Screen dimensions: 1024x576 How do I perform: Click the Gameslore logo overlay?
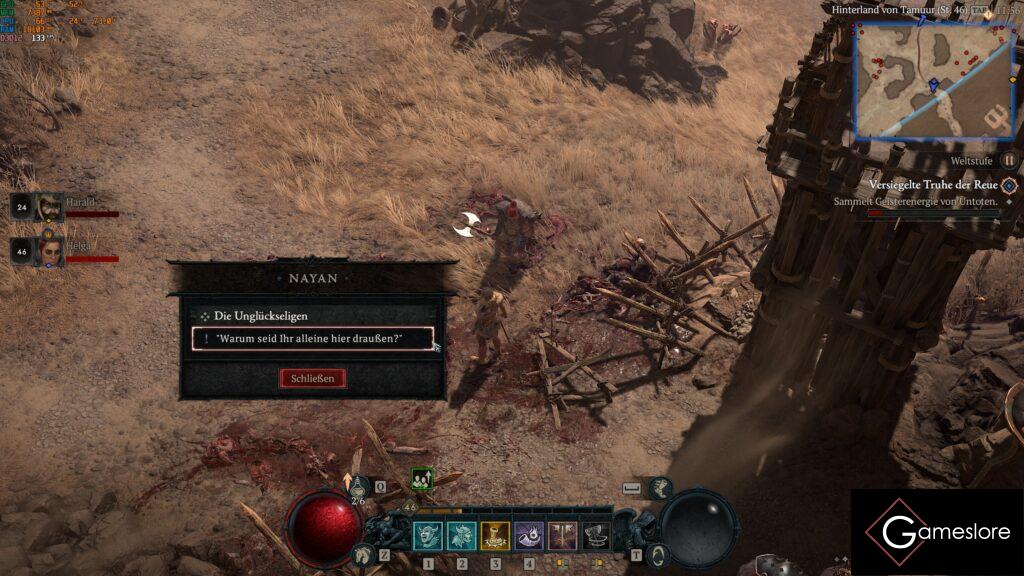click(x=937, y=532)
